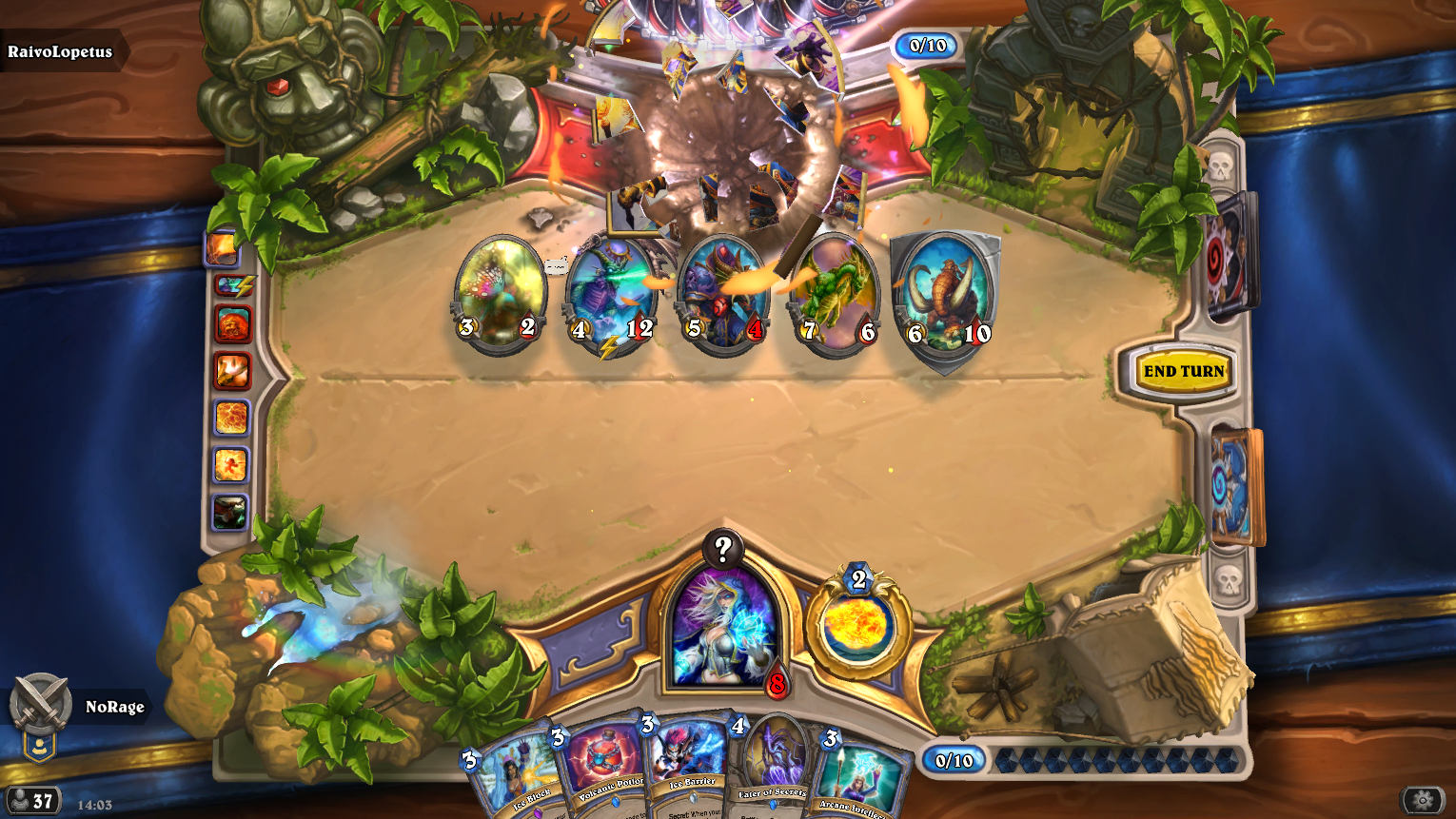
Task: Target the enemy 7/6 green dragon minion
Action: [x=835, y=295]
